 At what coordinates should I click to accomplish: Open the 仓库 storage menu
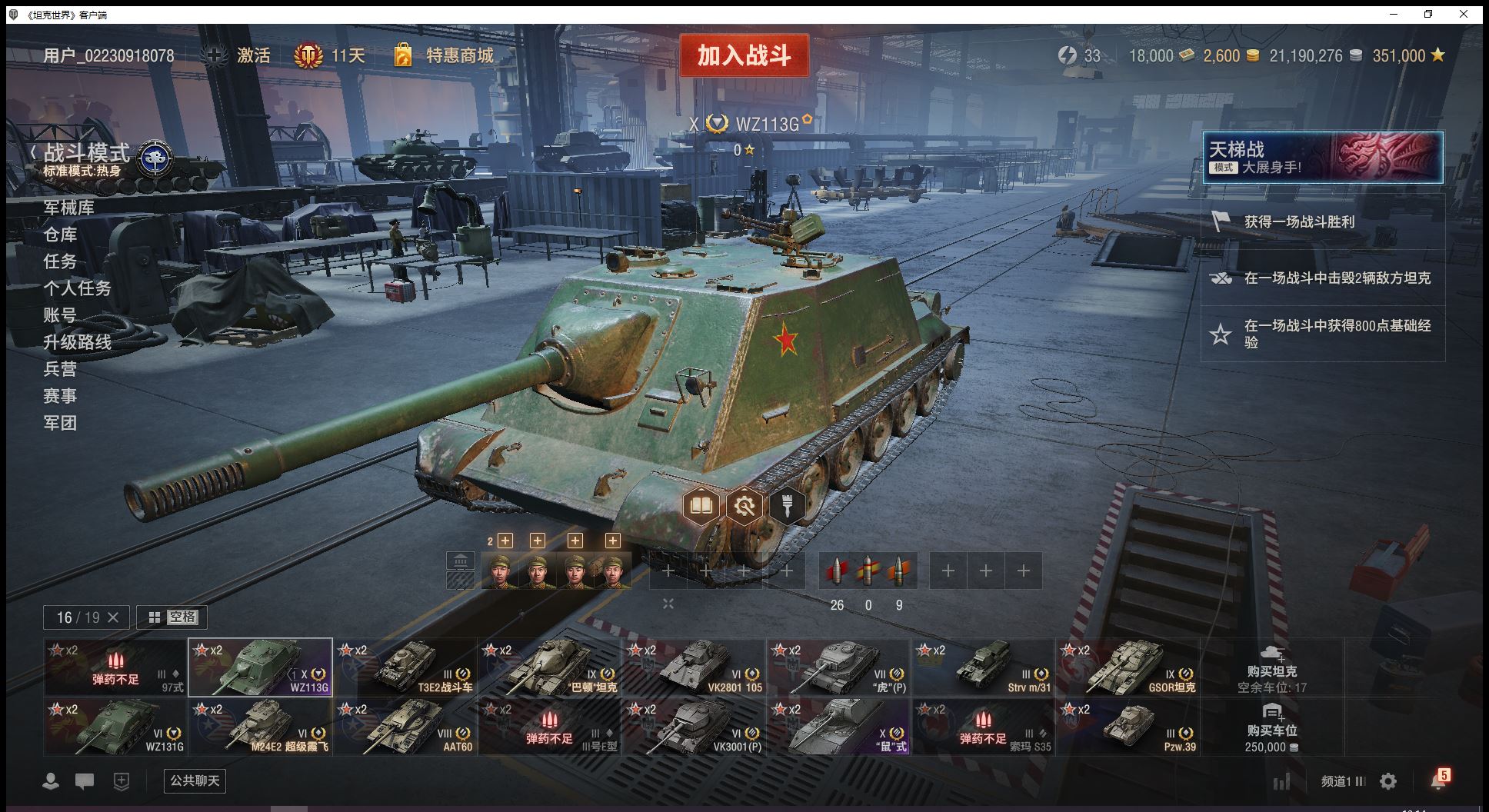pos(60,235)
